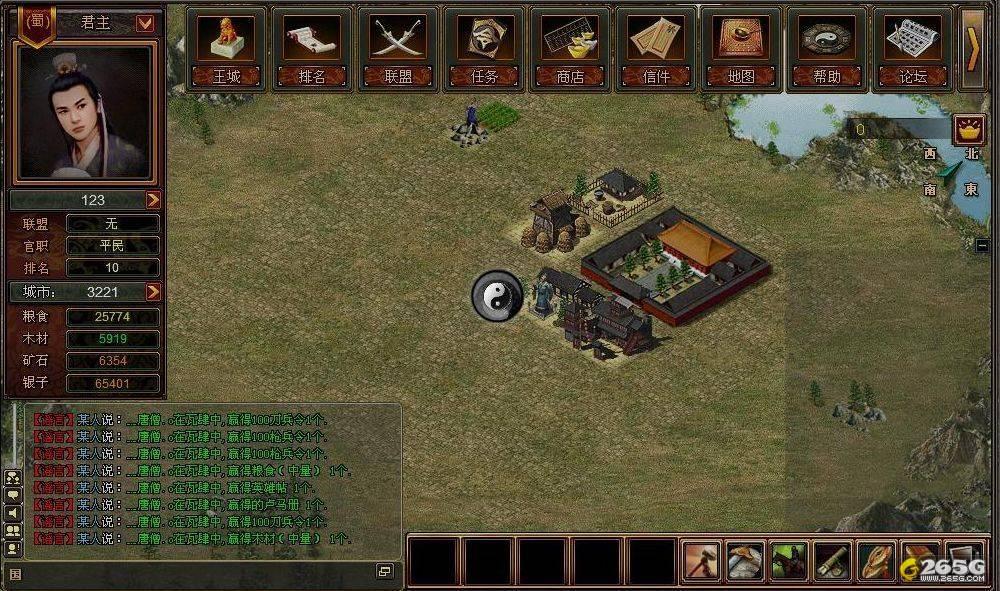This screenshot has width=1000, height=591.
Task: Show more top menu items with the arrow
Action: coord(973,48)
